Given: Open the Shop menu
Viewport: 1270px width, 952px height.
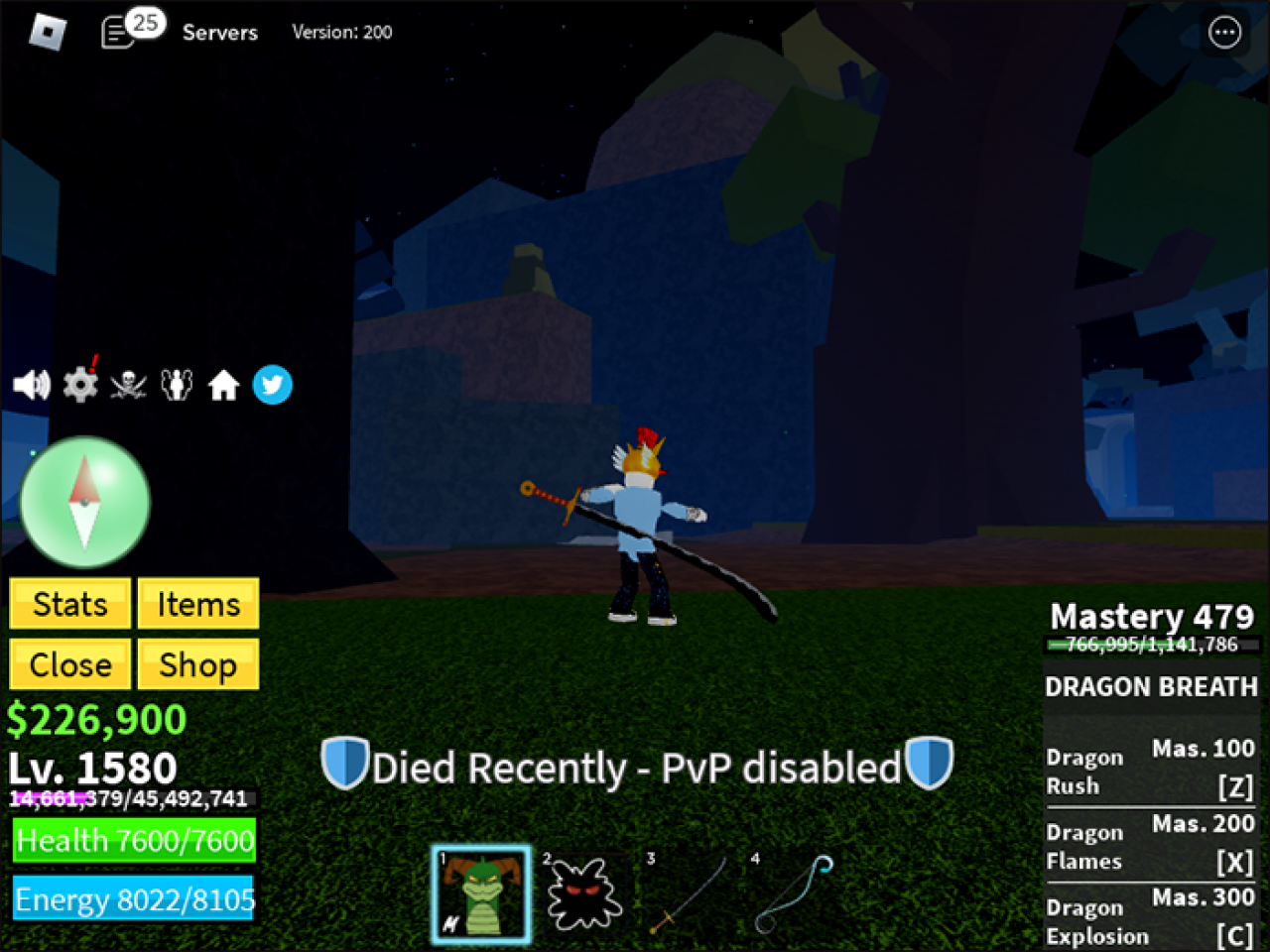Looking at the screenshot, I should coord(197,664).
